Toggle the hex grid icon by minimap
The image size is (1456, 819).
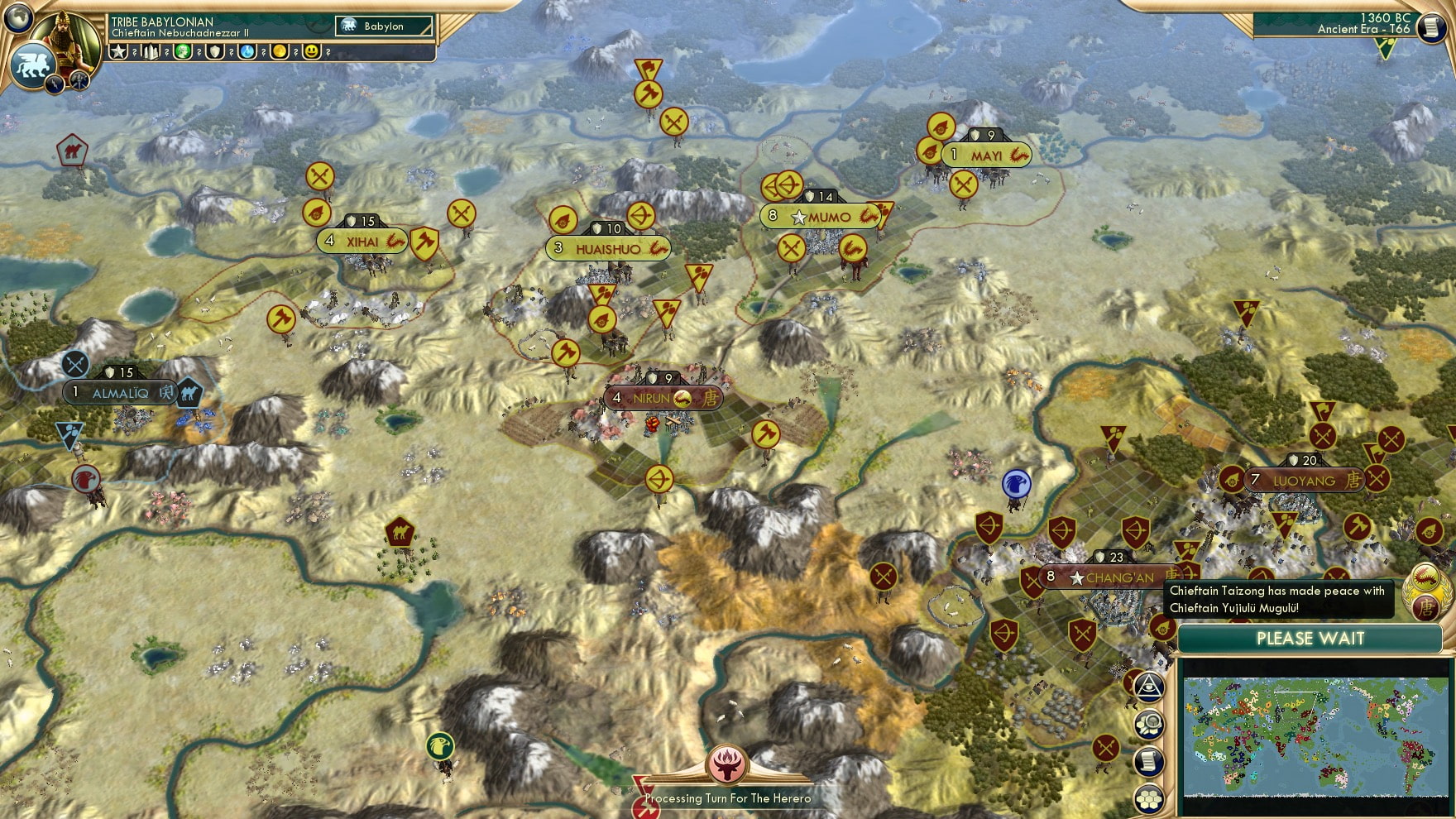pos(1150,798)
